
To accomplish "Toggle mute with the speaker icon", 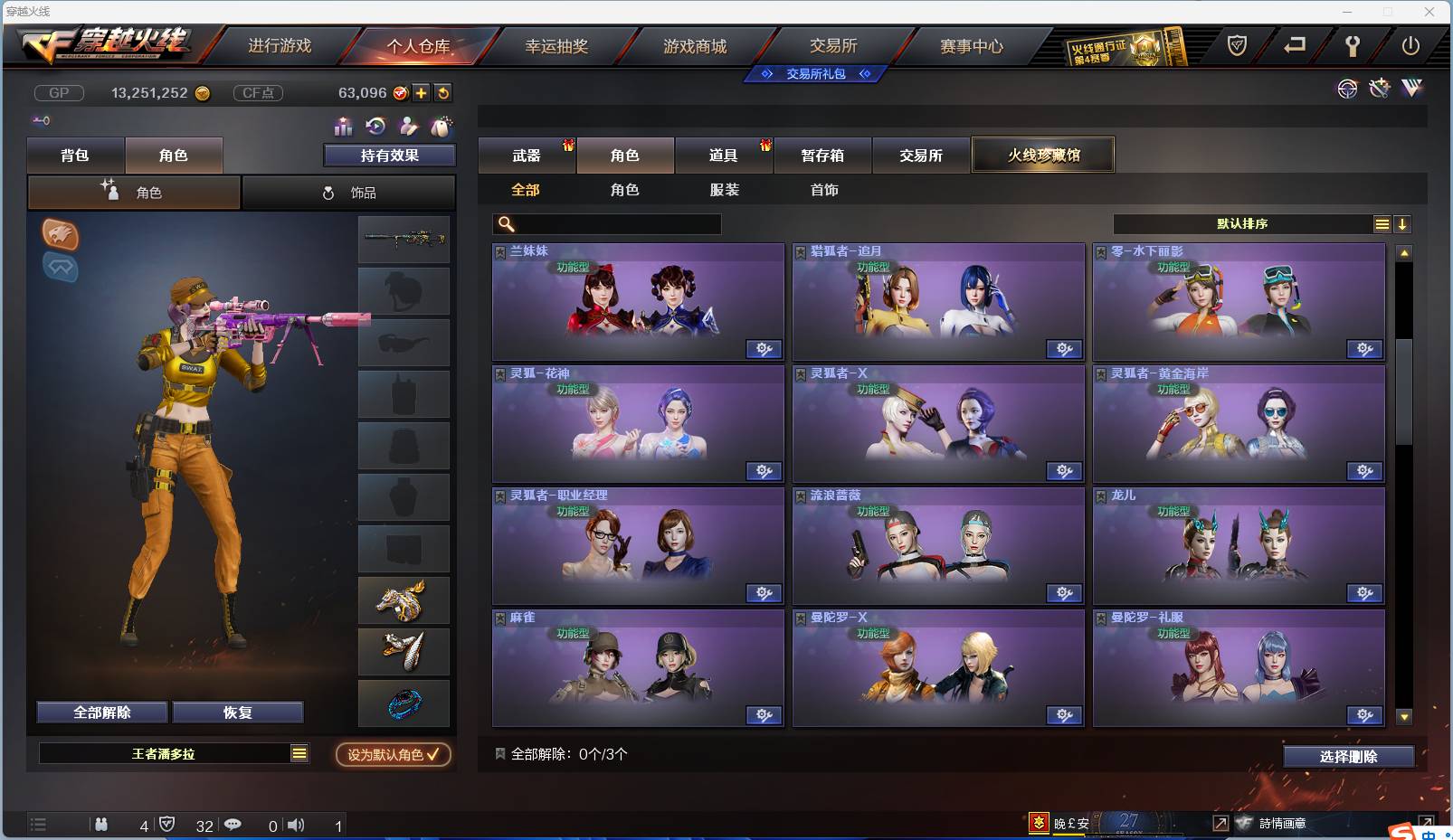I will click(x=296, y=825).
